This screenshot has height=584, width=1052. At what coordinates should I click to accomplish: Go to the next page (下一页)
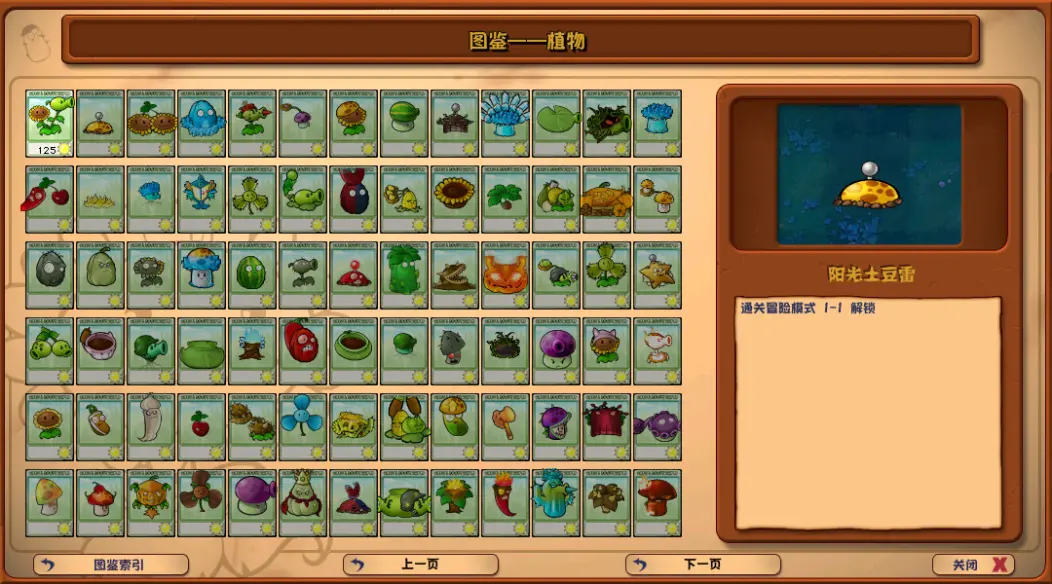click(x=702, y=565)
